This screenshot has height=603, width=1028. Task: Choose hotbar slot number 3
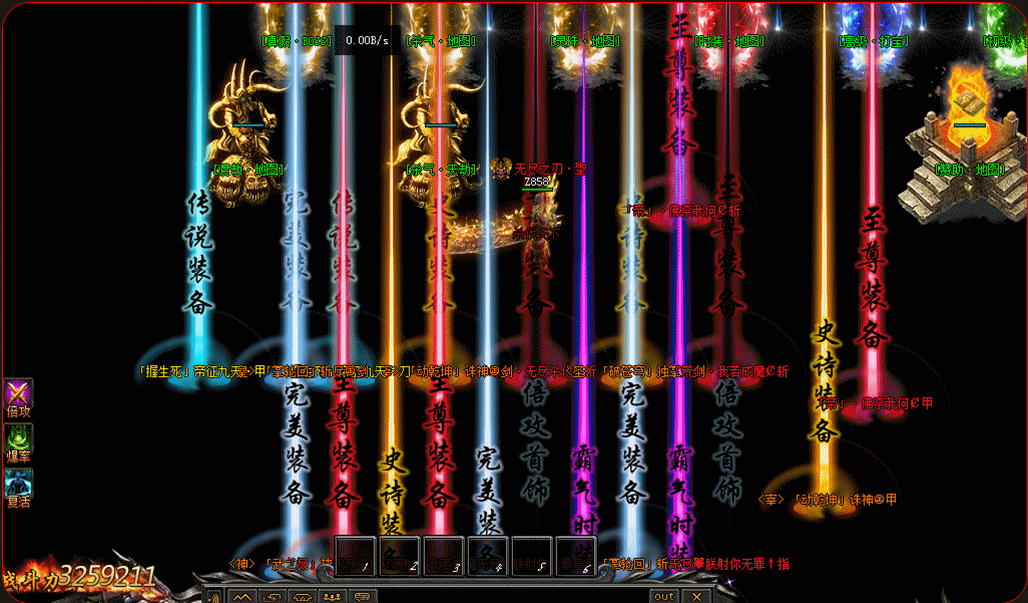click(x=444, y=556)
